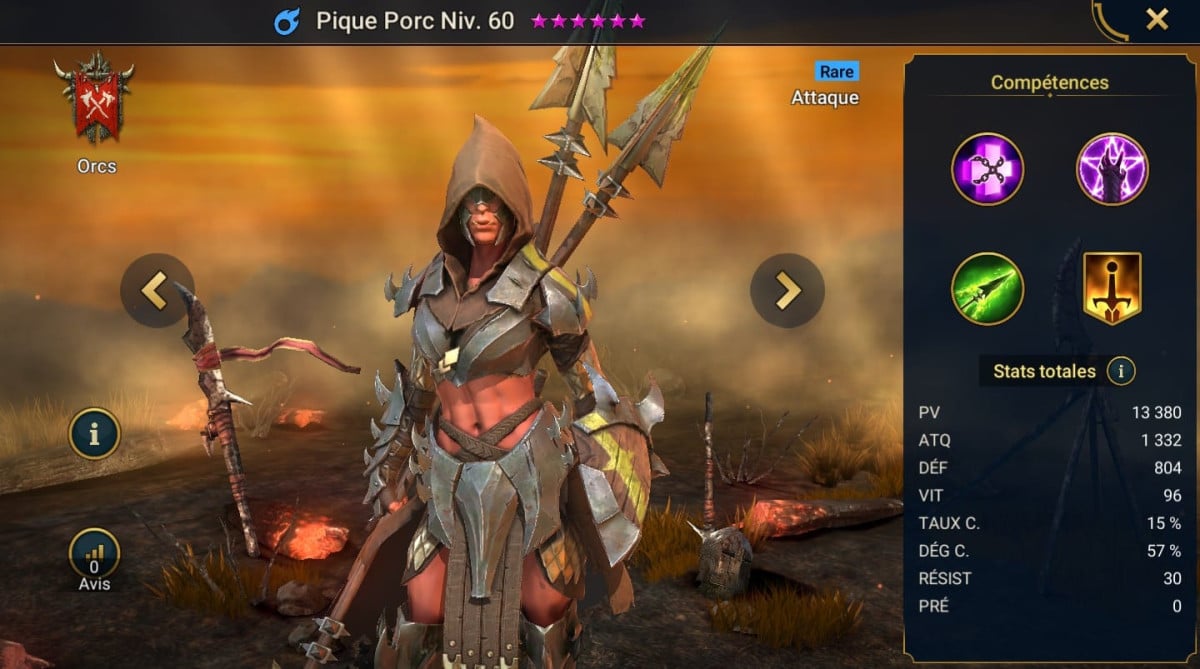View the golden sword aura icon
Image resolution: width=1200 pixels, height=669 pixels.
[1112, 289]
